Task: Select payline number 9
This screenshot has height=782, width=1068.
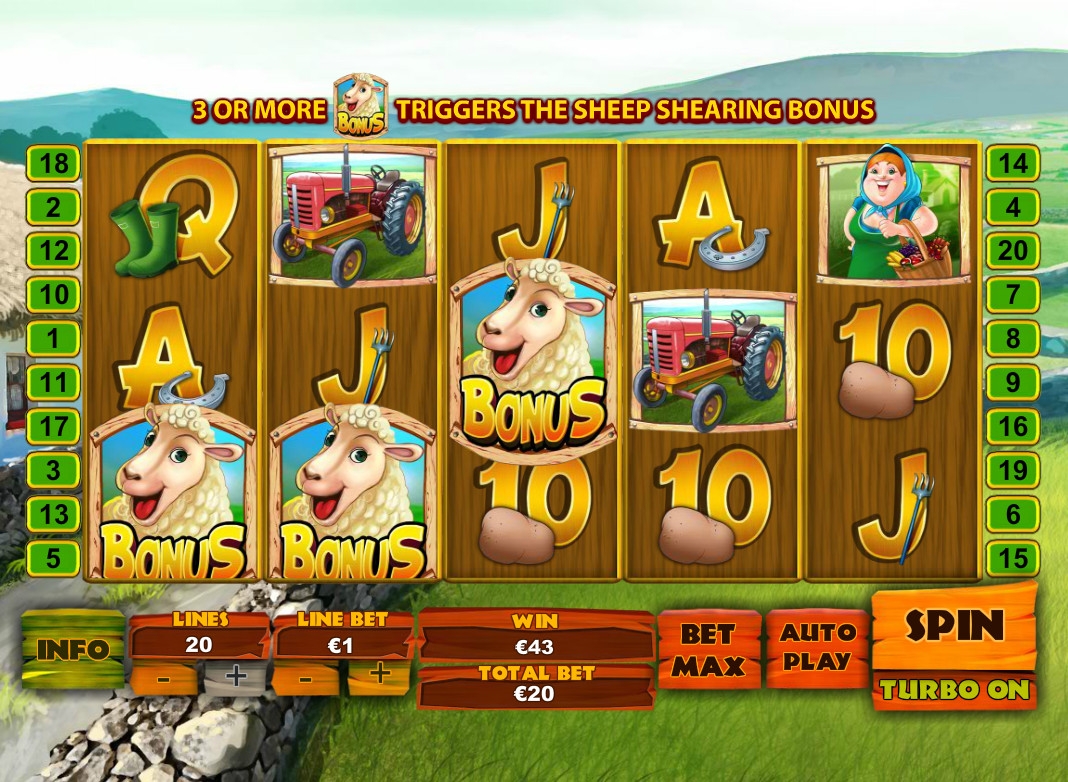Action: click(1013, 381)
